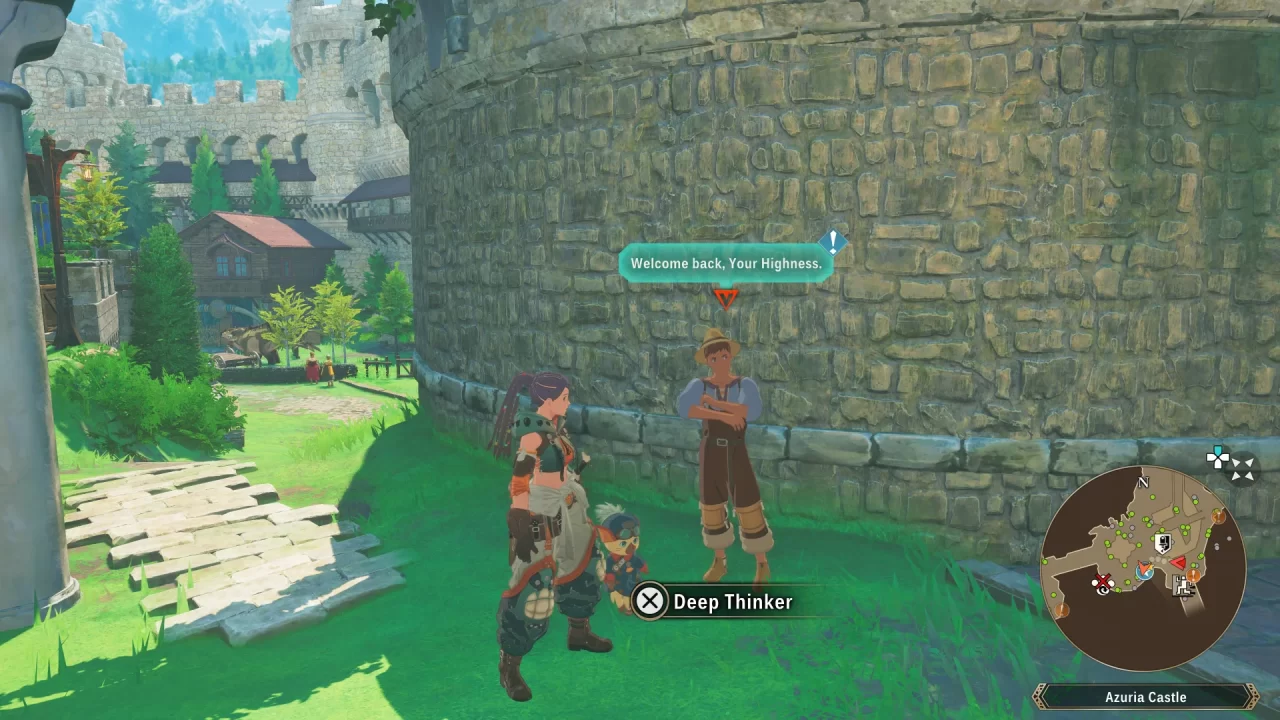Viewport: 1280px width, 720px height.
Task: Click the N compass marker on the minimap
Action: [x=1142, y=483]
